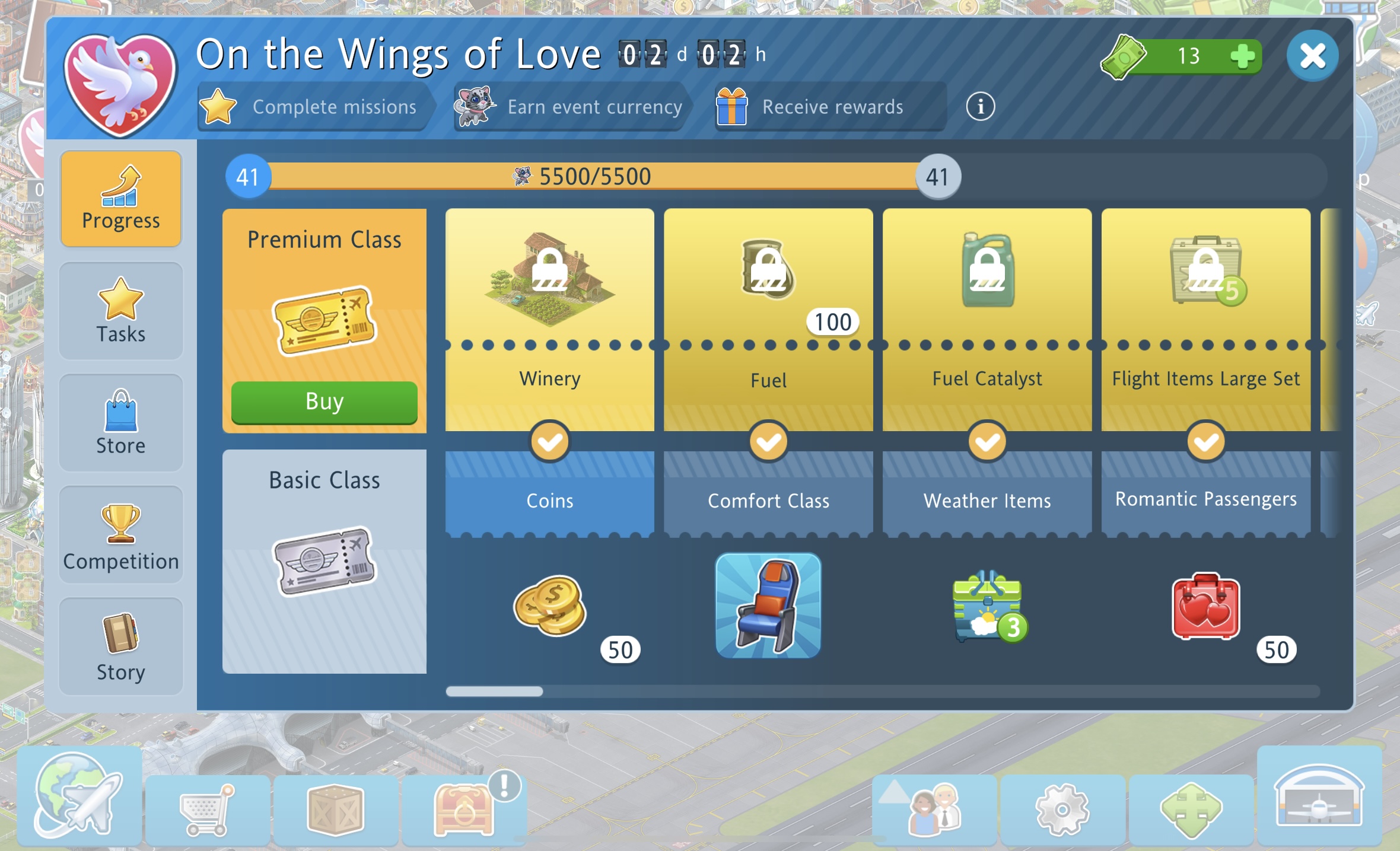Show the Competition tab

[121, 536]
